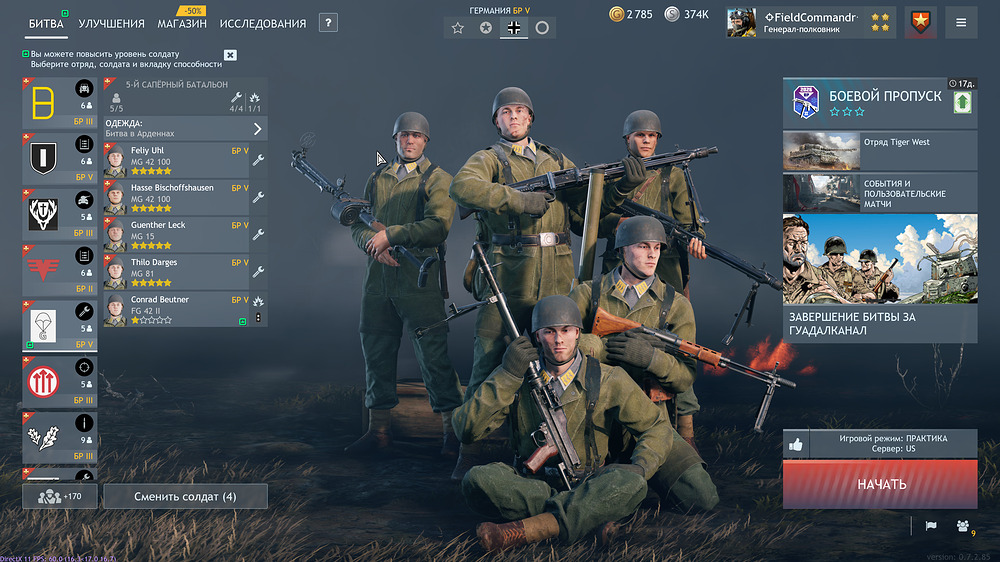Click the question mark help button
This screenshot has height=562, width=1000.
coord(328,23)
